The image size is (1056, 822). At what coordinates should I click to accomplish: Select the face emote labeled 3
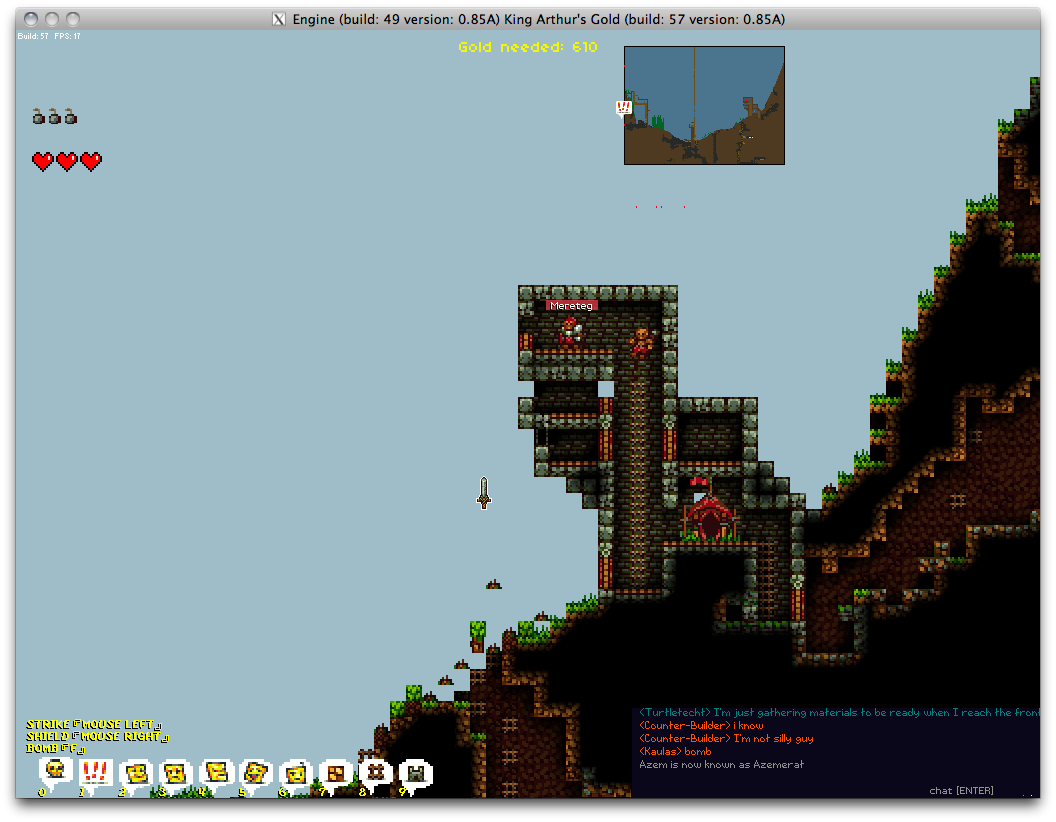(176, 773)
